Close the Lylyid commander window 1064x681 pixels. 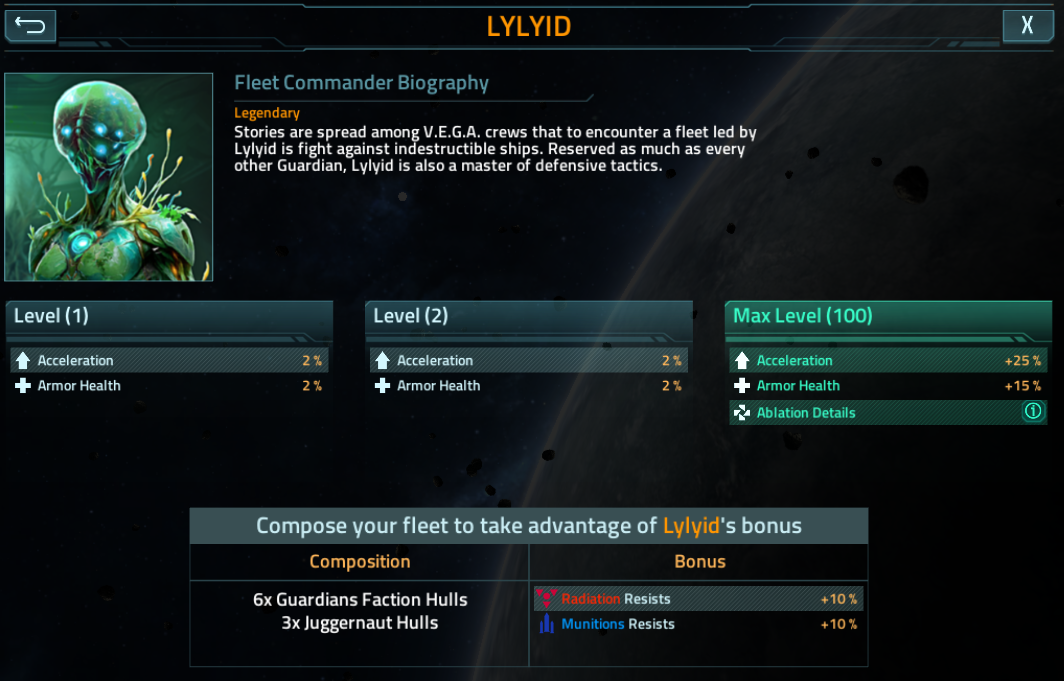click(1027, 25)
